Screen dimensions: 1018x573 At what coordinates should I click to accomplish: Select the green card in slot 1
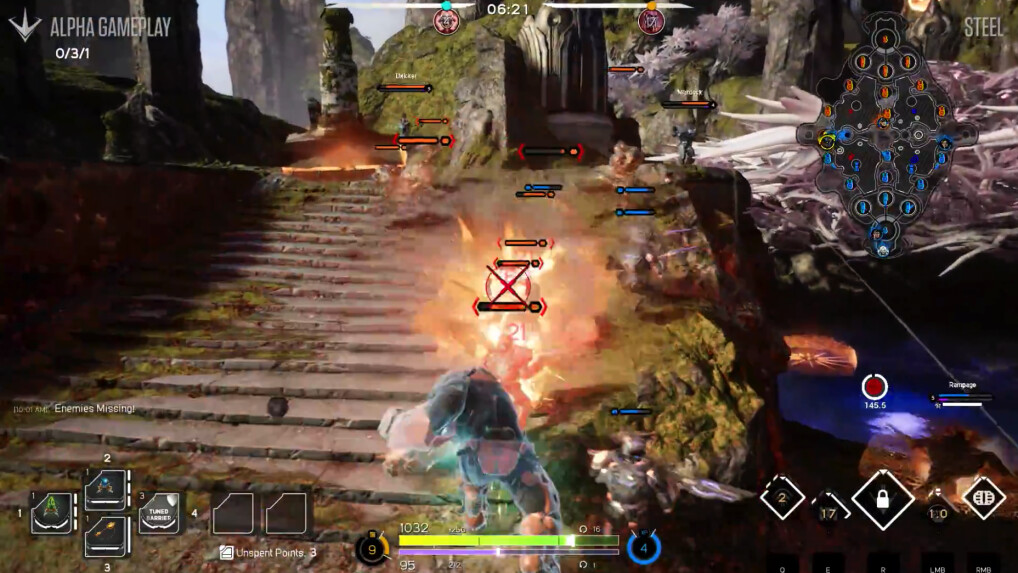point(51,513)
